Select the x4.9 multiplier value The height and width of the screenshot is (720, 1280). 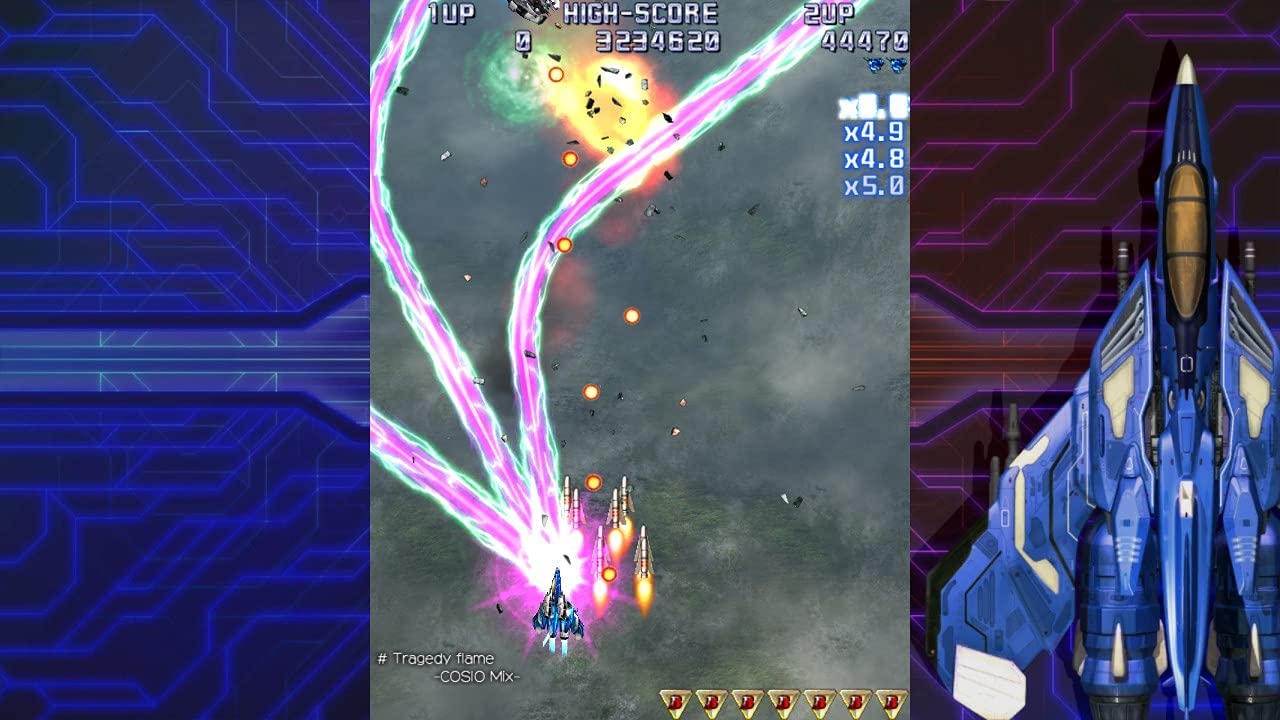coord(874,130)
